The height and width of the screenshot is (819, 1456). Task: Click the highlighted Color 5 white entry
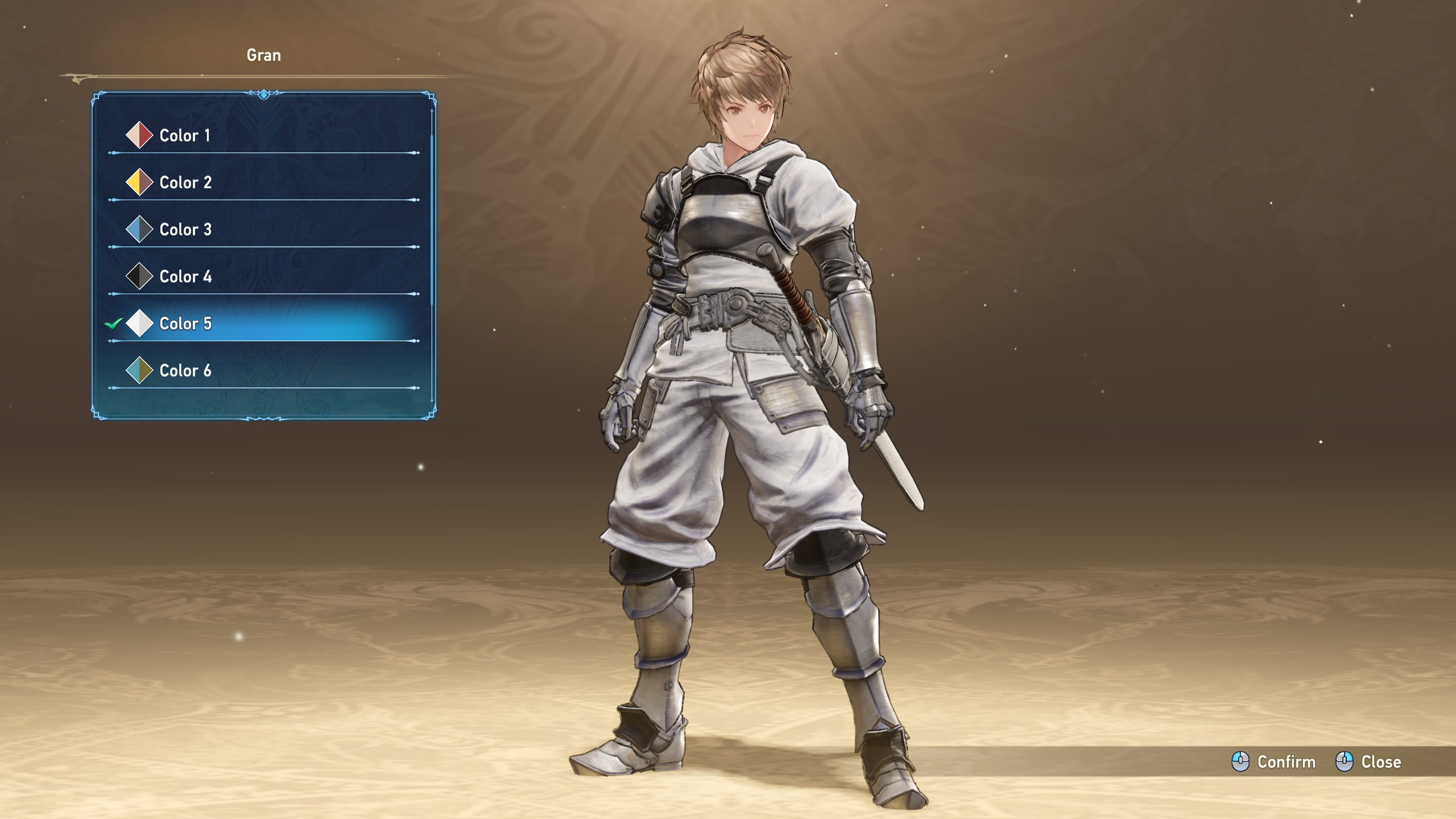[185, 324]
